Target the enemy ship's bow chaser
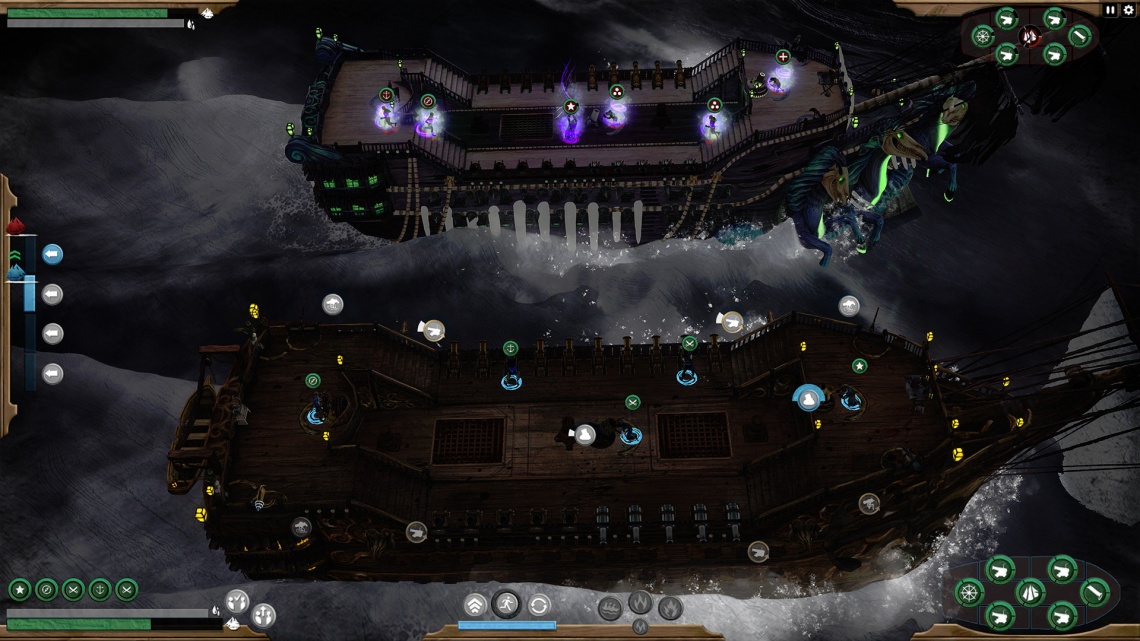This screenshot has height=641, width=1140. point(1080,37)
